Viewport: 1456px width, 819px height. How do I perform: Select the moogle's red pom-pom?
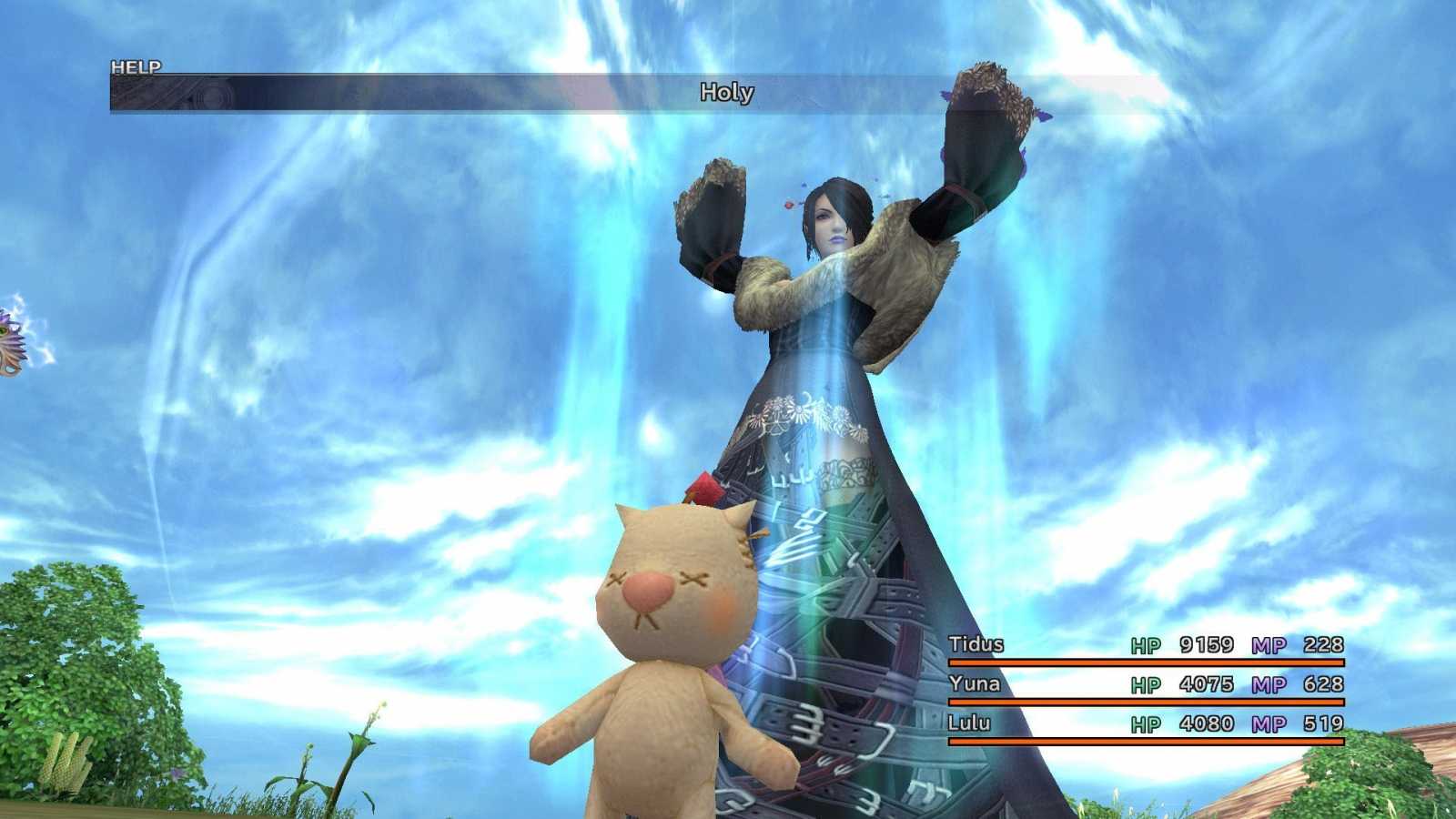[x=707, y=489]
